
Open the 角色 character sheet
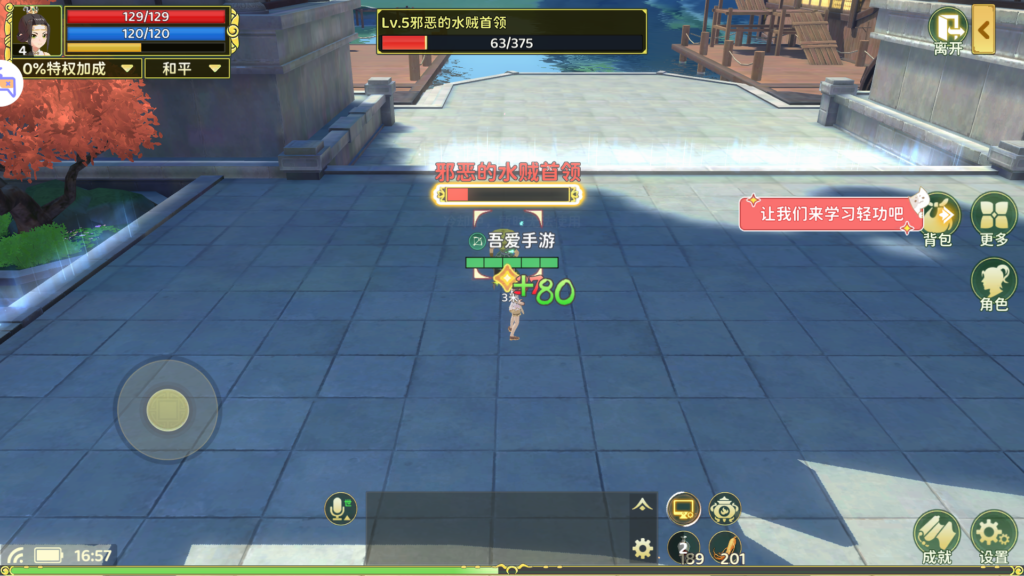[x=994, y=284]
